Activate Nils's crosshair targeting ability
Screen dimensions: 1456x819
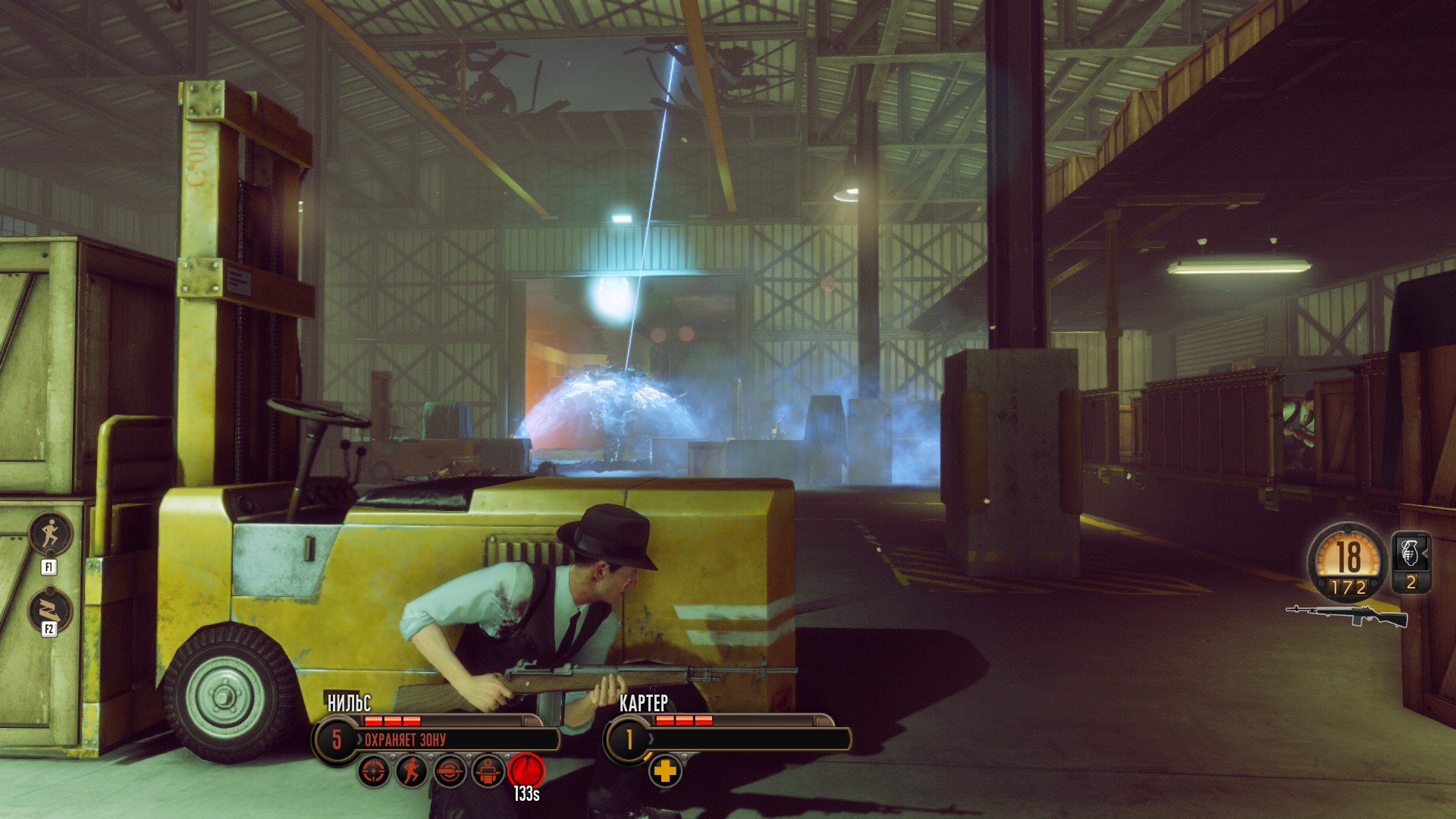pyautogui.click(x=373, y=771)
